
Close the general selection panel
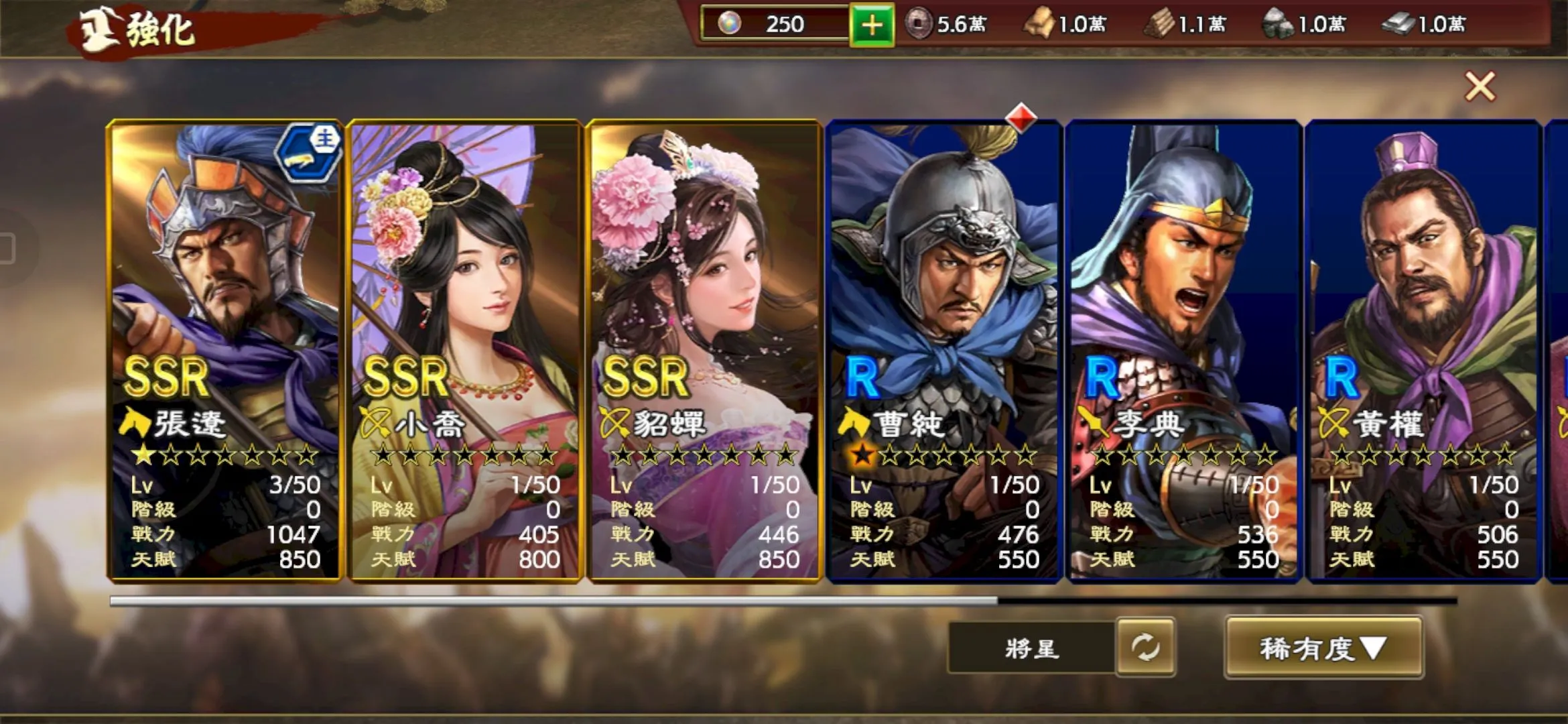point(1480,86)
